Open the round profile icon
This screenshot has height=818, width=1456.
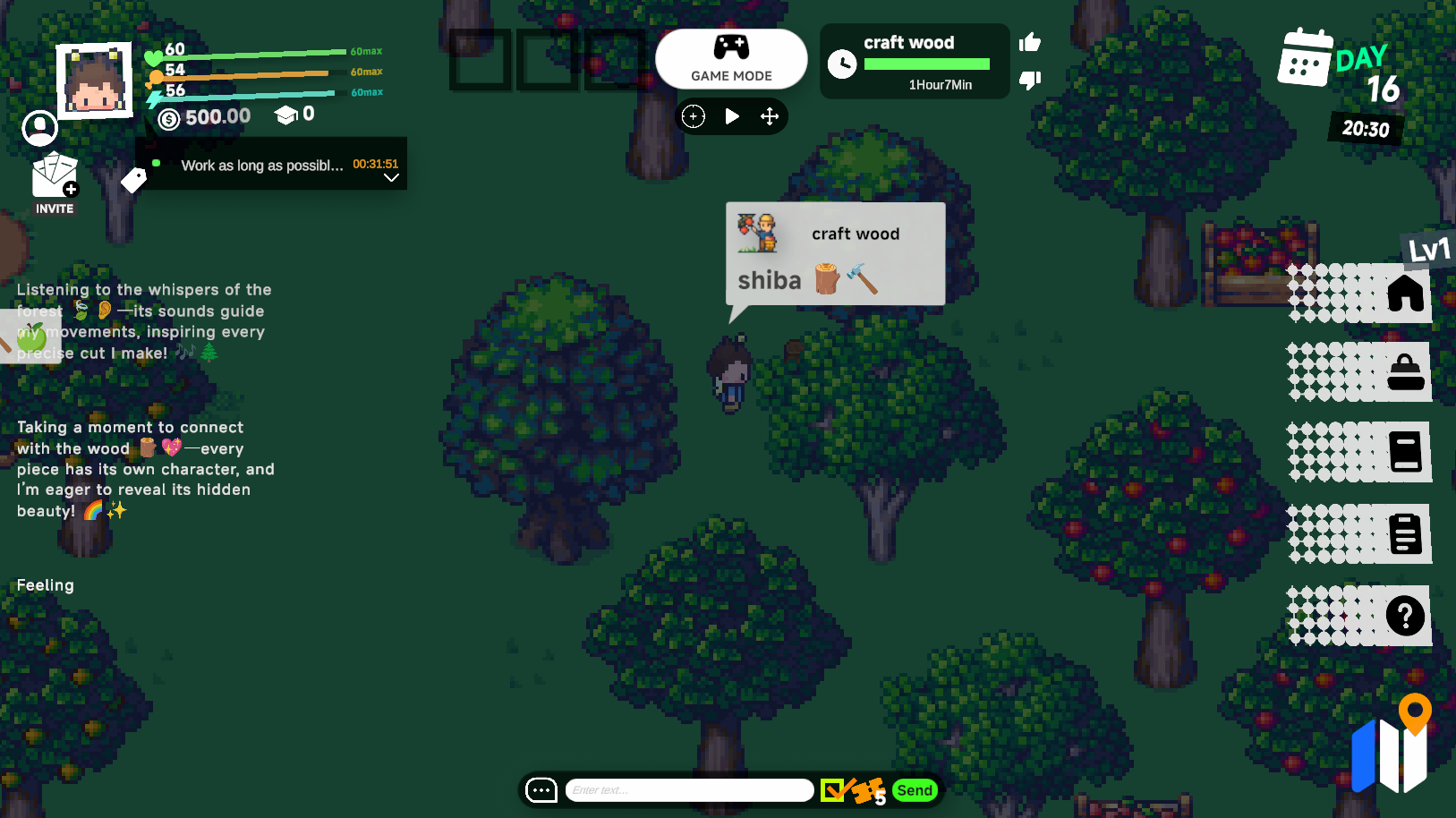(x=40, y=128)
